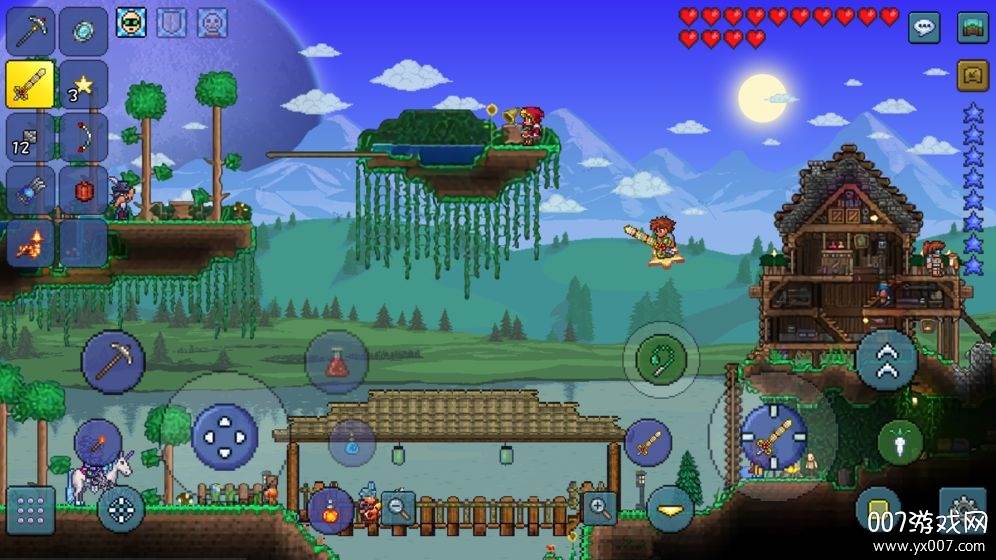The image size is (996, 560).
Task: Choose the highlighted sword hotbar slot
Action: click(30, 83)
